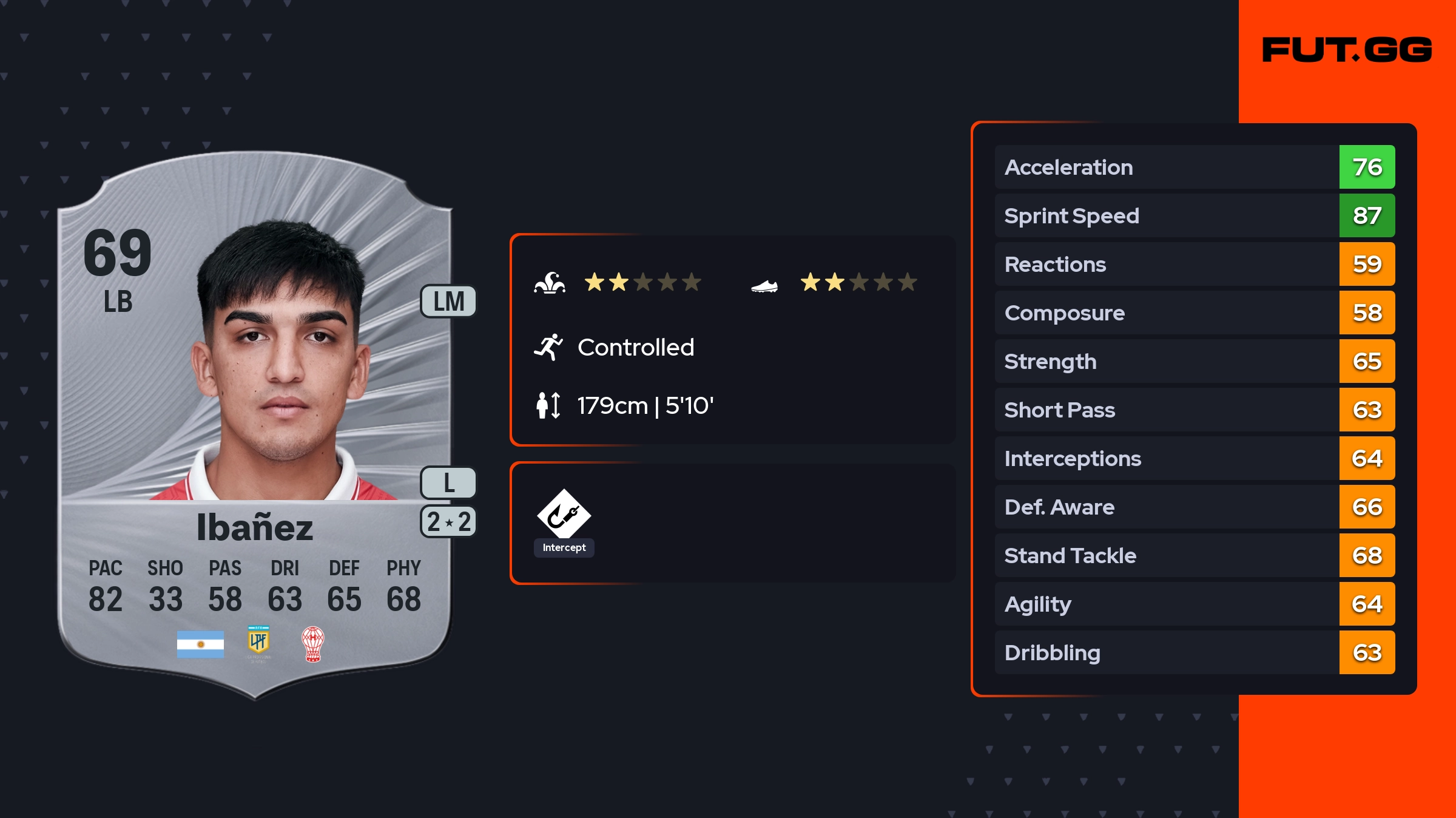
Task: Select the Ibañez 69 LB player card
Action: click(255, 425)
